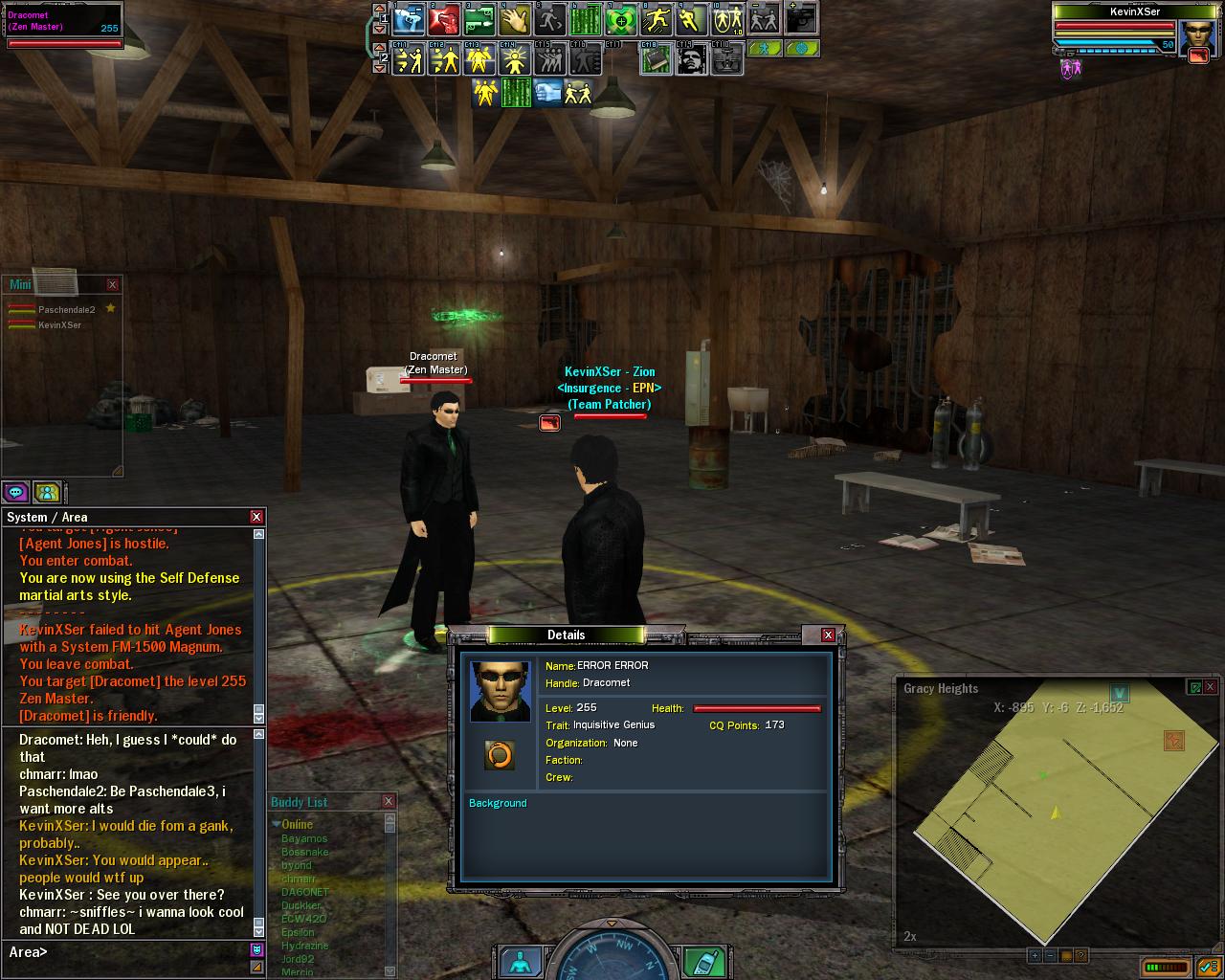Zoom in the minimap with plus button
The image size is (1225, 980).
[1035, 955]
